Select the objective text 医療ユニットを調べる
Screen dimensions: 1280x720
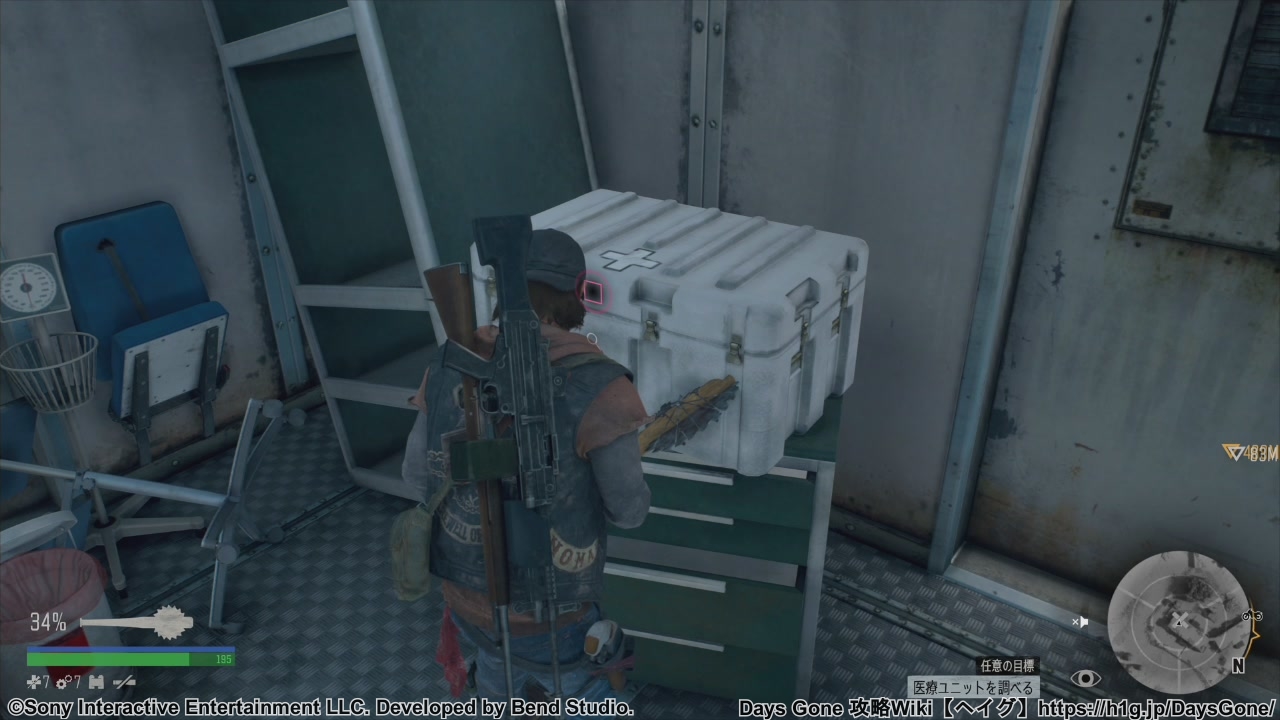[973, 688]
